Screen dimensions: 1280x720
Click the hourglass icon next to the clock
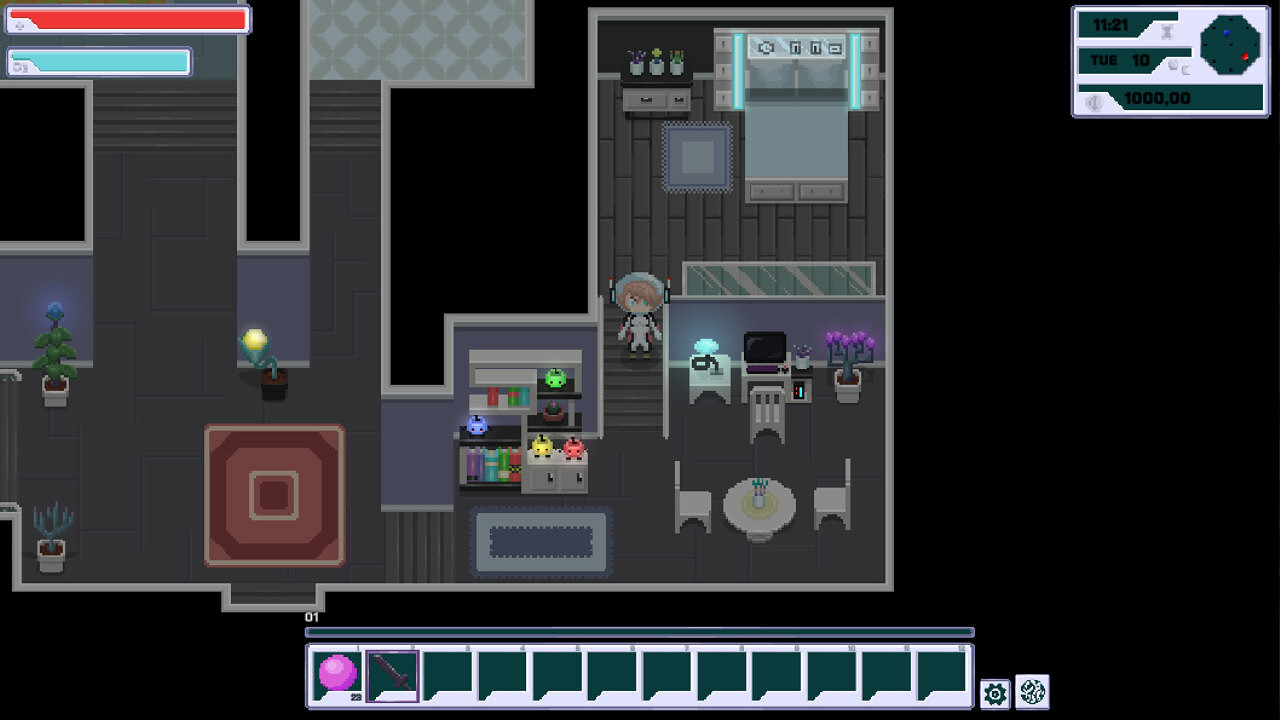(1167, 31)
